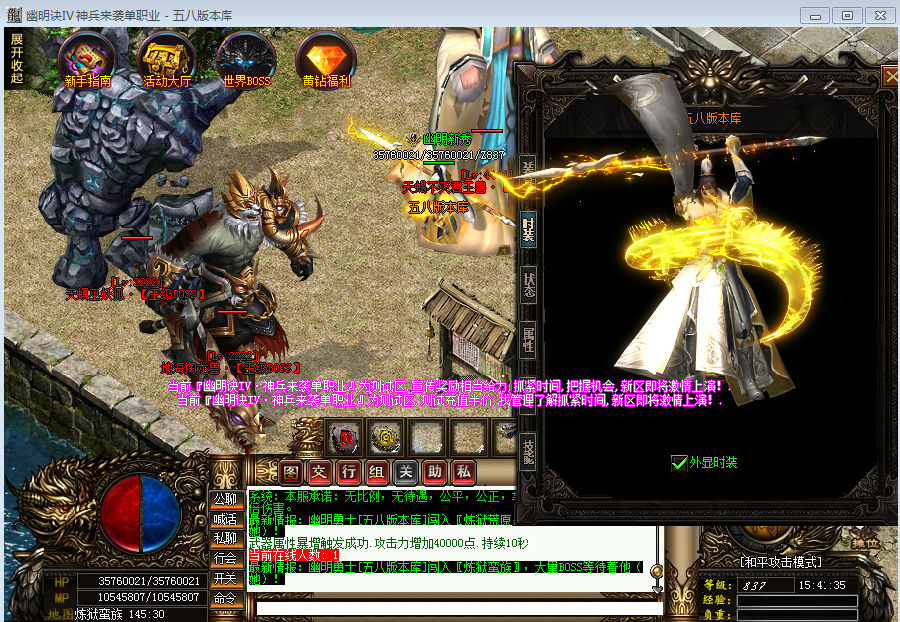The width and height of the screenshot is (900, 622).
Task: Select the 公聊 public chat channel
Action: pos(225,498)
